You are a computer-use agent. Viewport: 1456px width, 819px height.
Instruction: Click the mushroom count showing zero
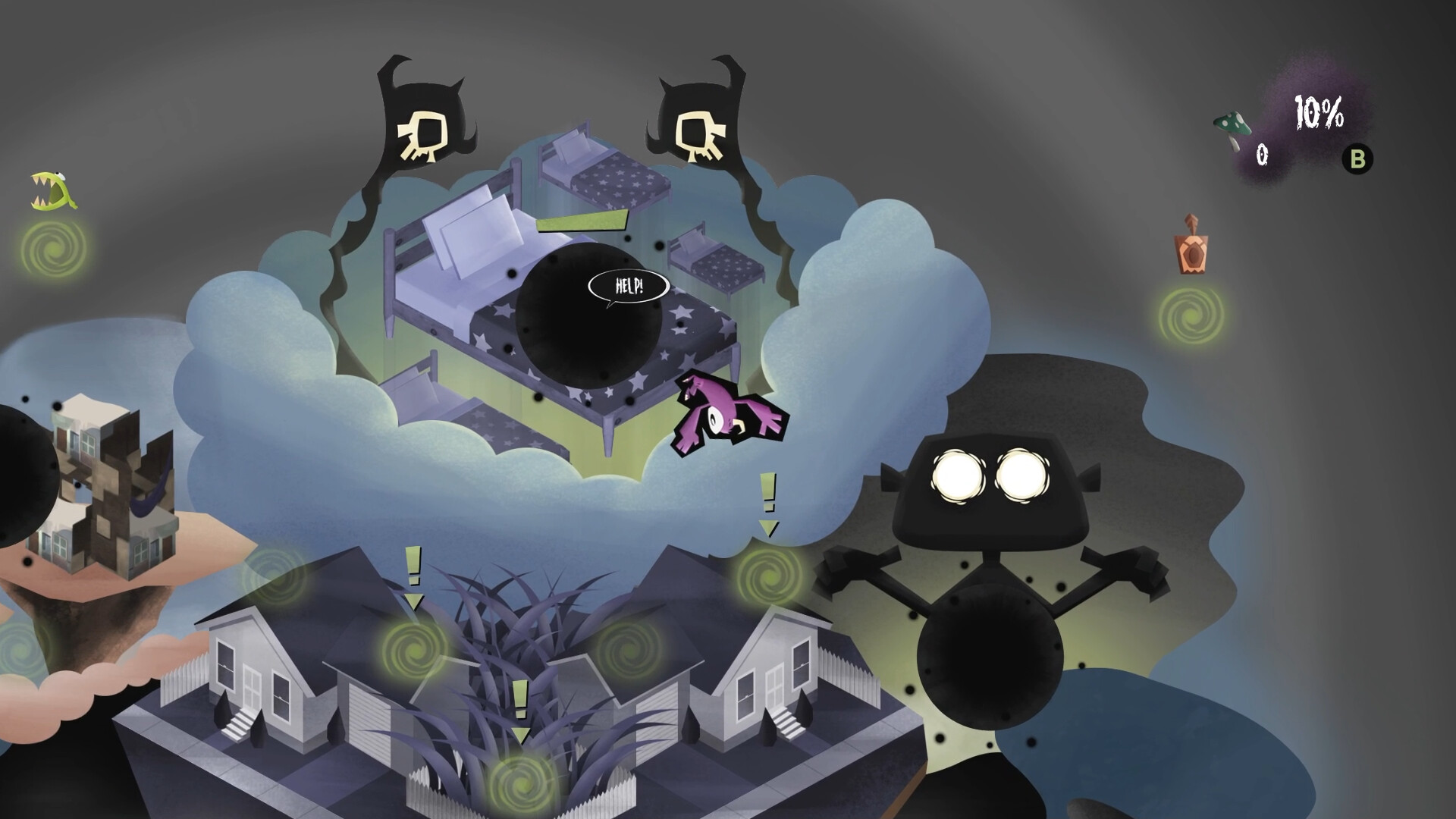[x=1261, y=153]
